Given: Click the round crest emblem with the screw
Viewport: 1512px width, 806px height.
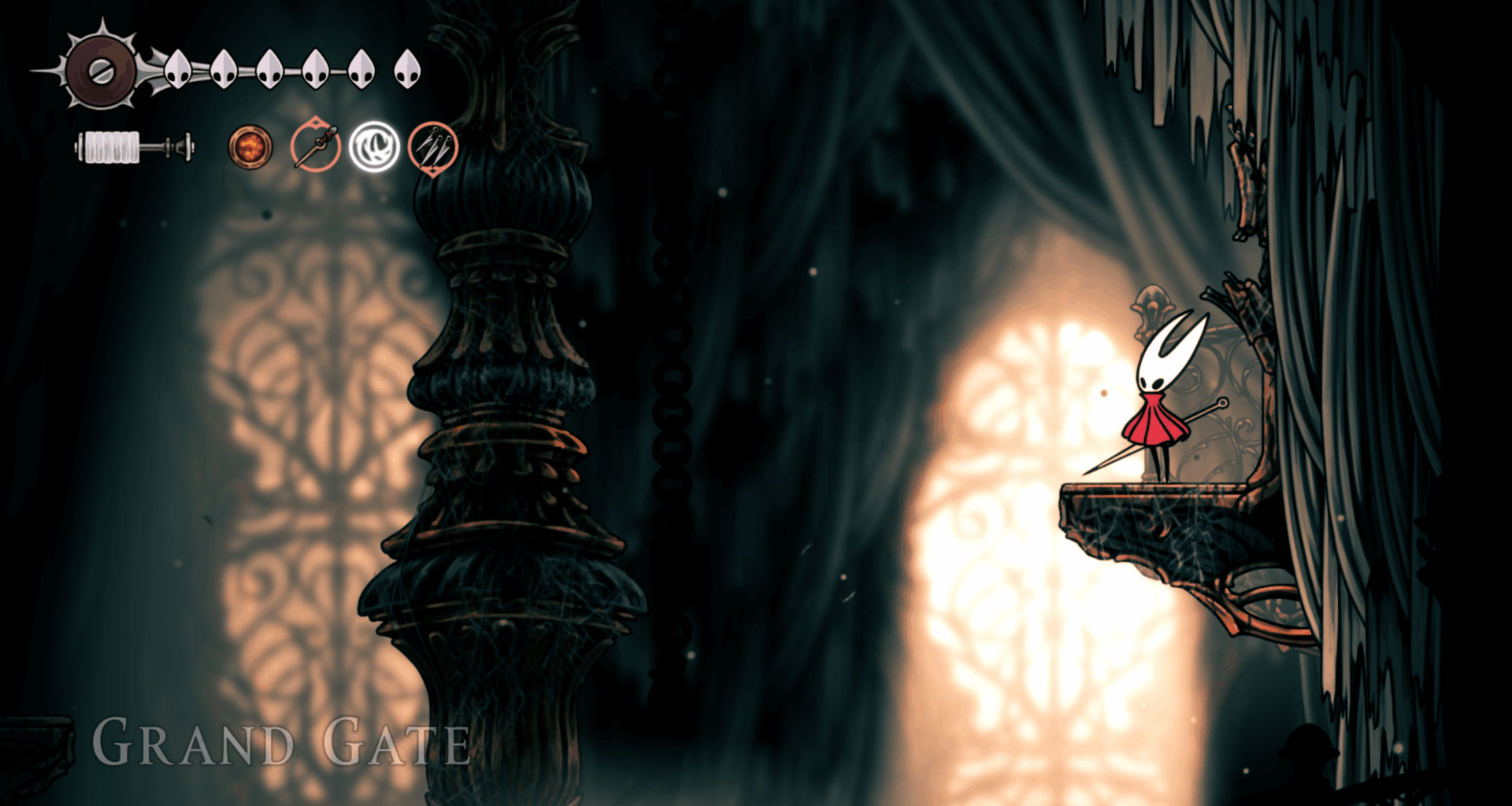Looking at the screenshot, I should tap(101, 70).
